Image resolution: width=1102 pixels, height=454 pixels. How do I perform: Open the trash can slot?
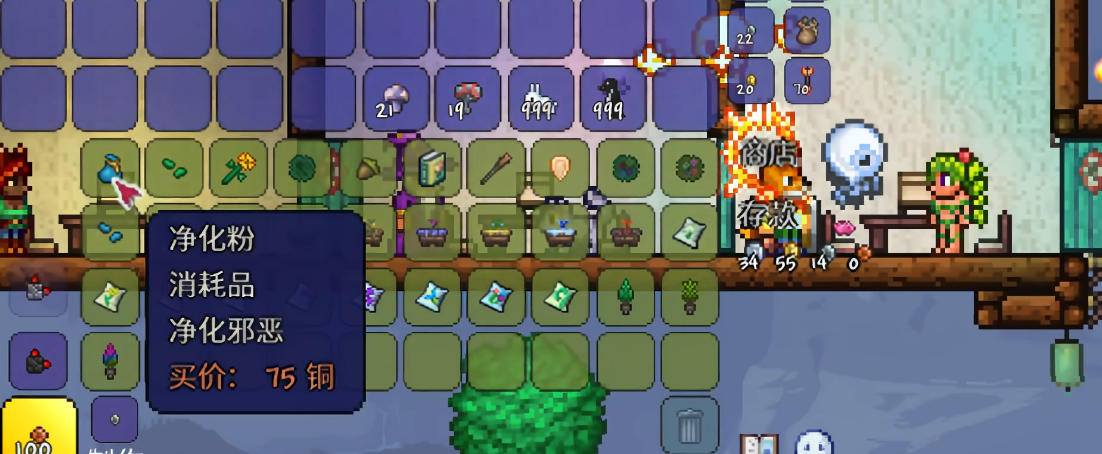[690, 424]
